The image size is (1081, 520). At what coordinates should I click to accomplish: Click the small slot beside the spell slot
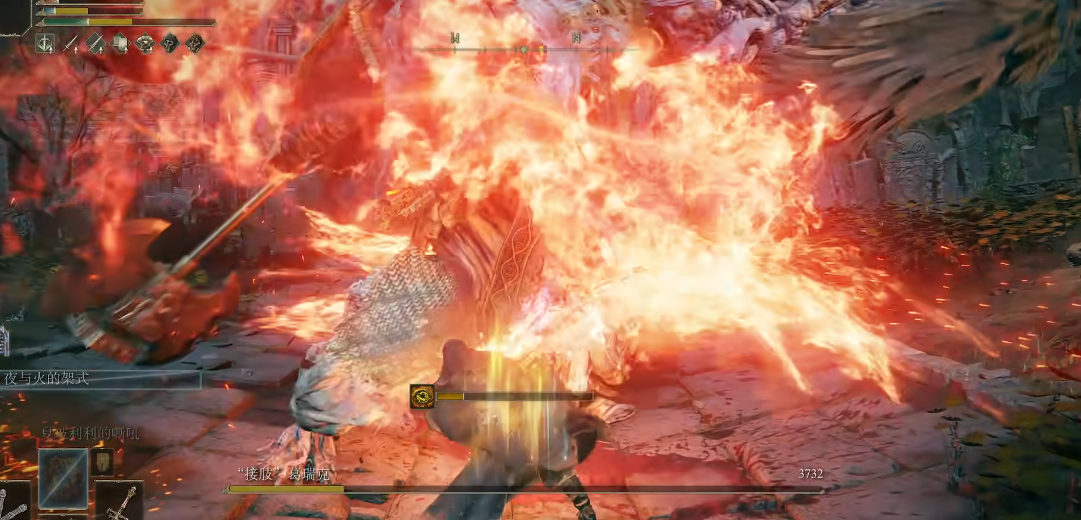(102, 462)
